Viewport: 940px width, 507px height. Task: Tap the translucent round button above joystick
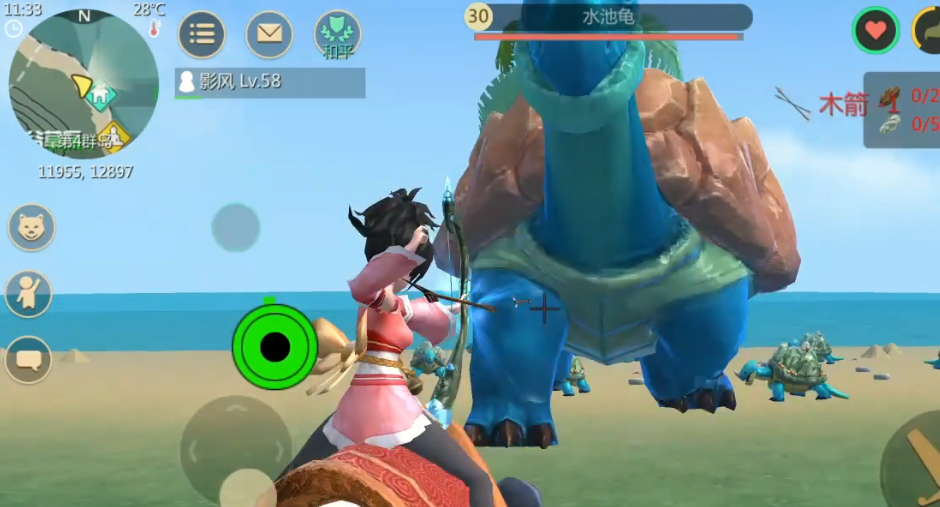[x=236, y=227]
